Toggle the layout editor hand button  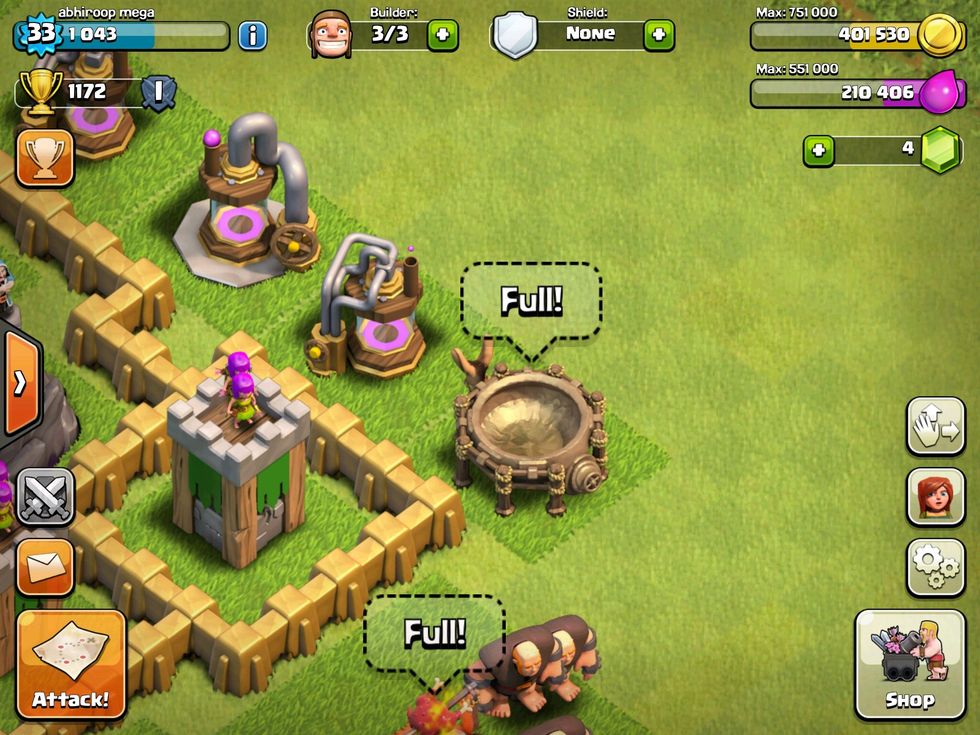(935, 426)
